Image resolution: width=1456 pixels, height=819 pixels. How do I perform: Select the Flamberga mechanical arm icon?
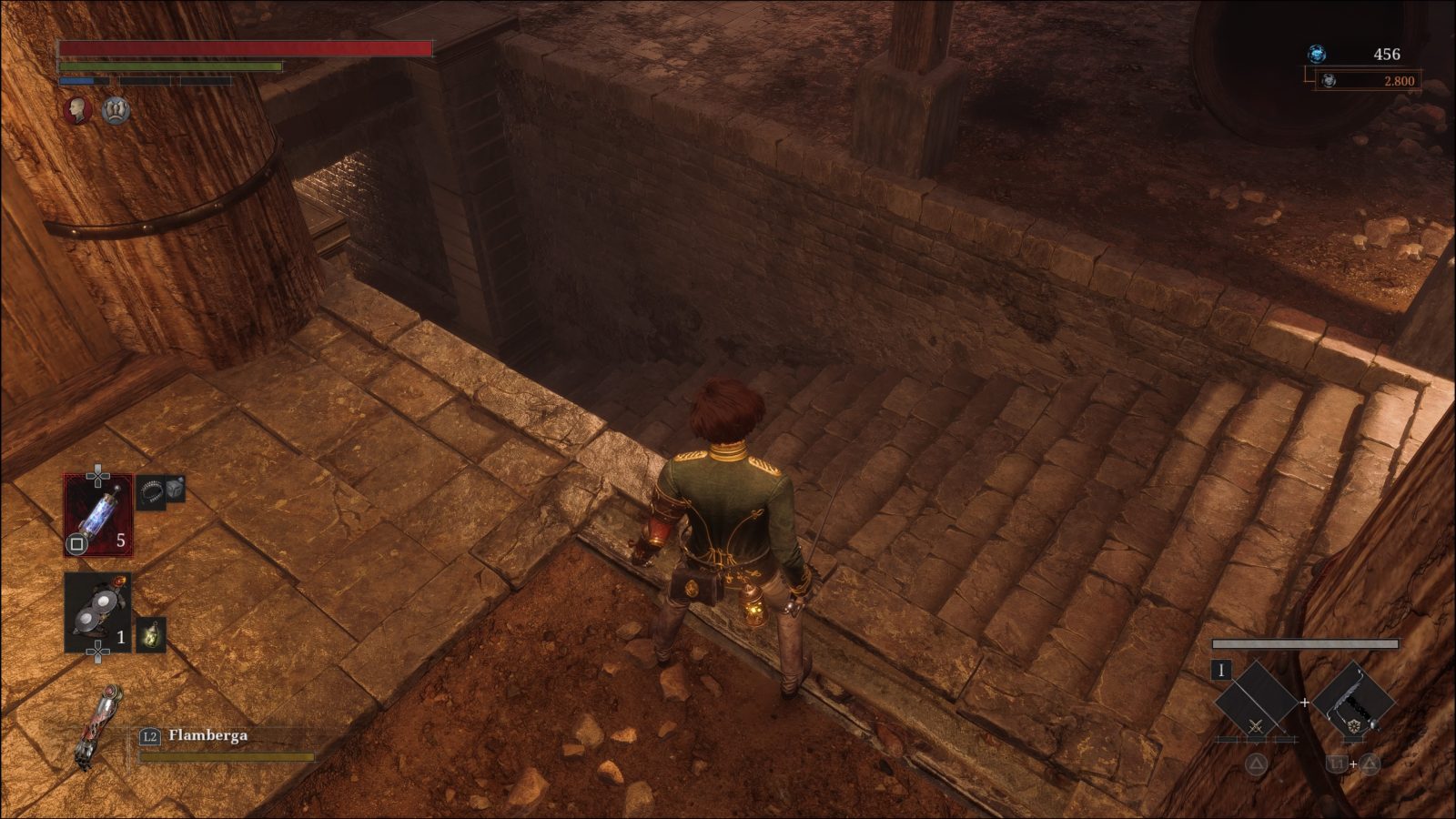100,728
